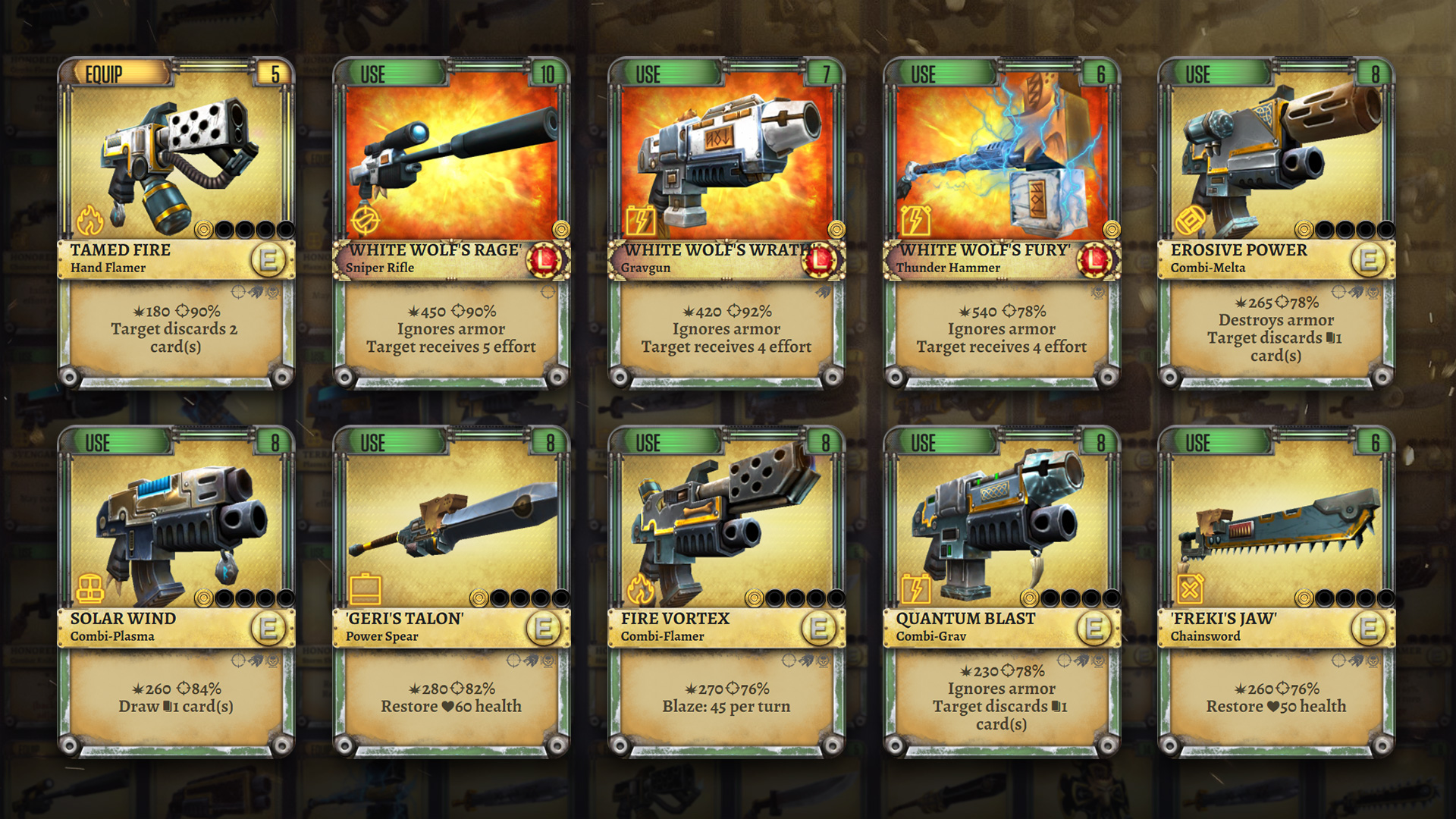Click the USE banner on White Wolf's Rage

tap(375, 74)
